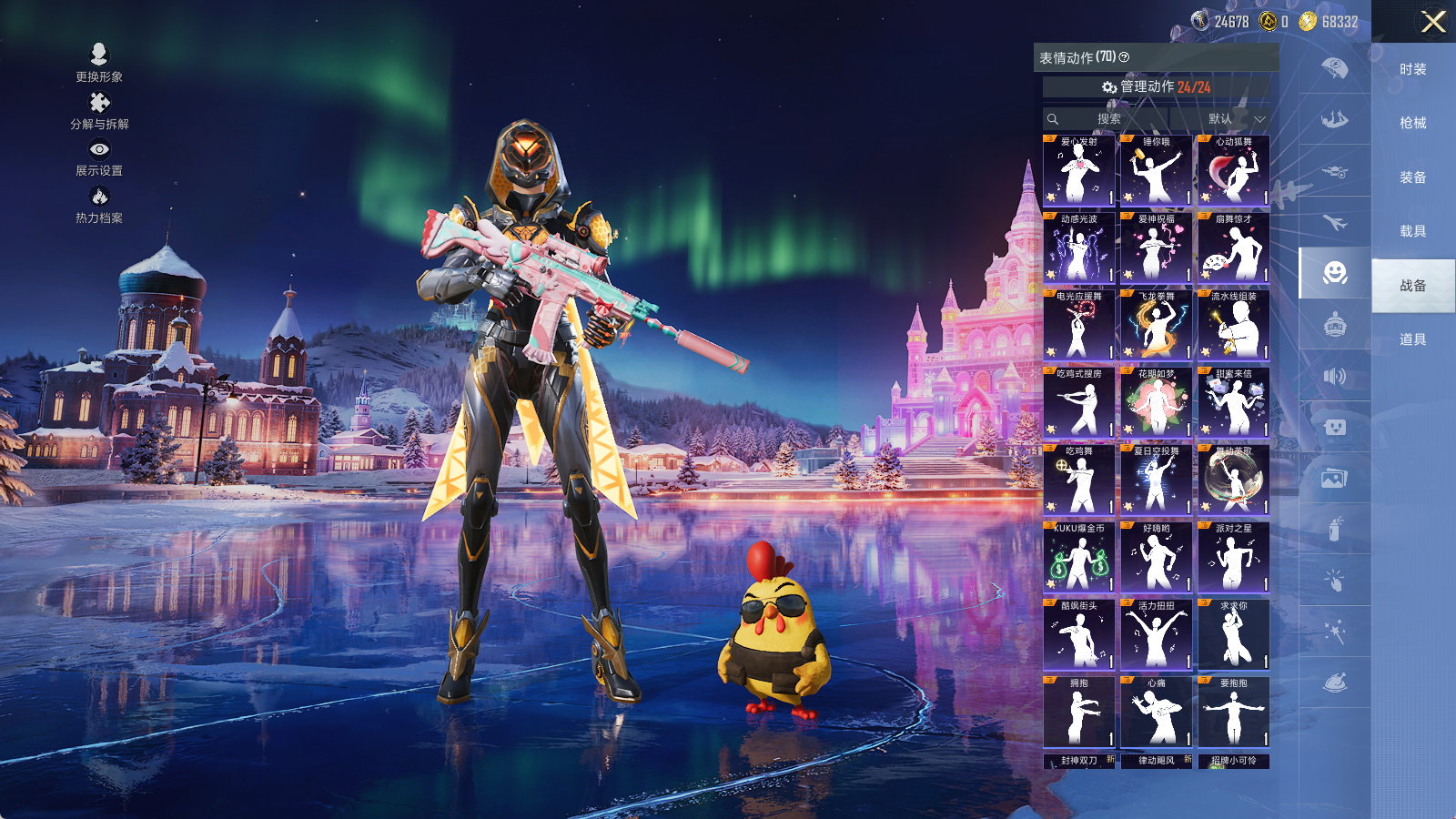Select the 装备 equipment tab

point(1413,177)
